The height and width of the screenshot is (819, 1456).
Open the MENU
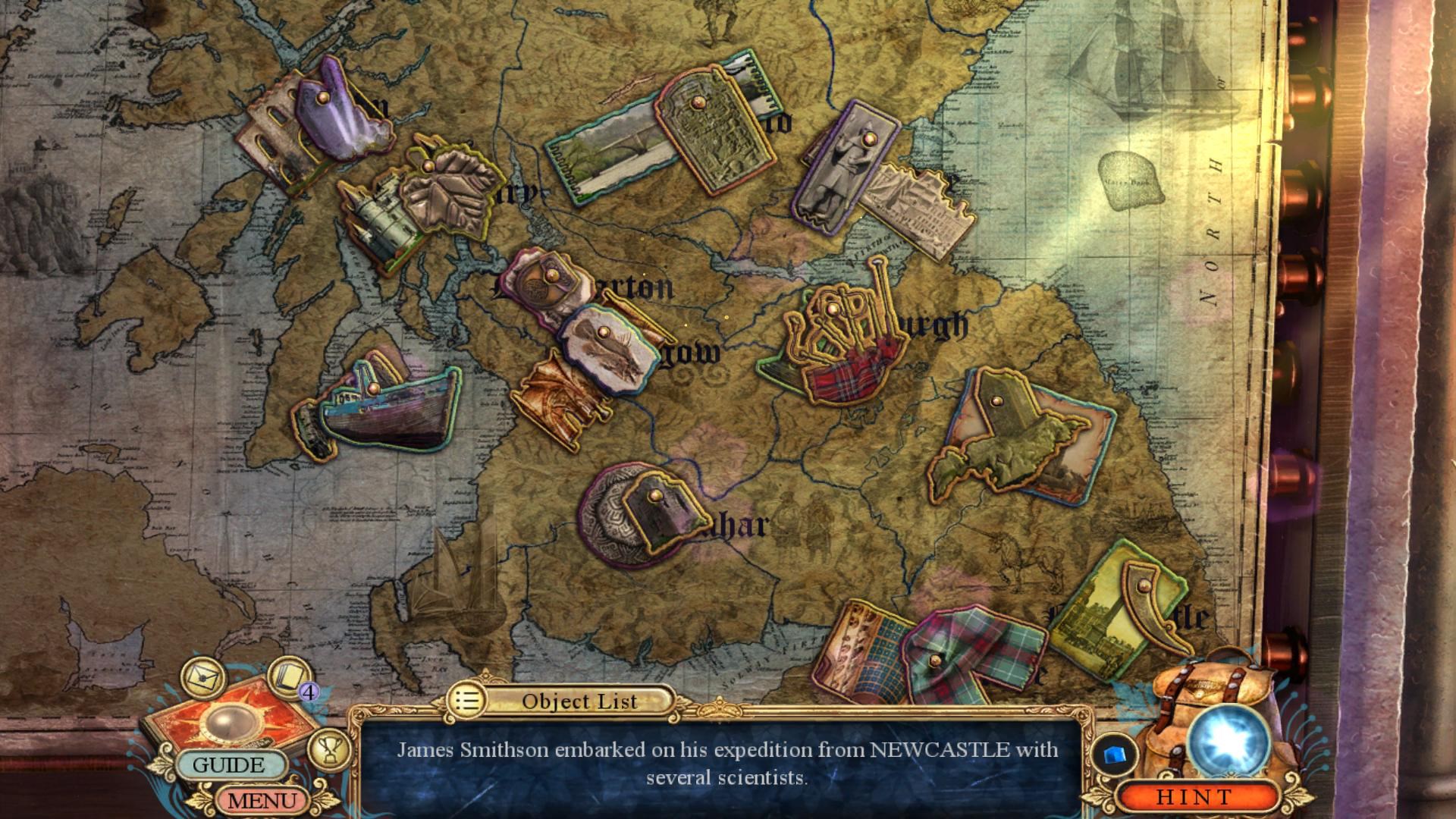[x=262, y=800]
